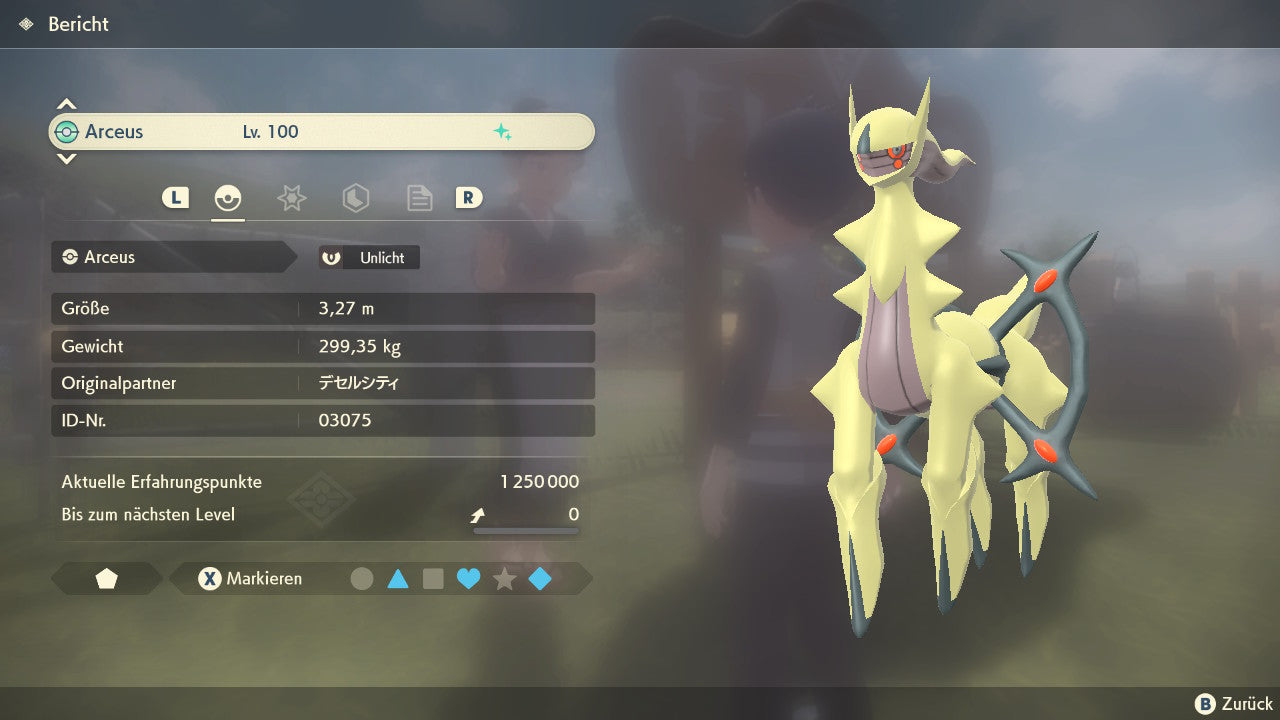Toggle the blue heart marking
The height and width of the screenshot is (720, 1280).
[x=468, y=579]
